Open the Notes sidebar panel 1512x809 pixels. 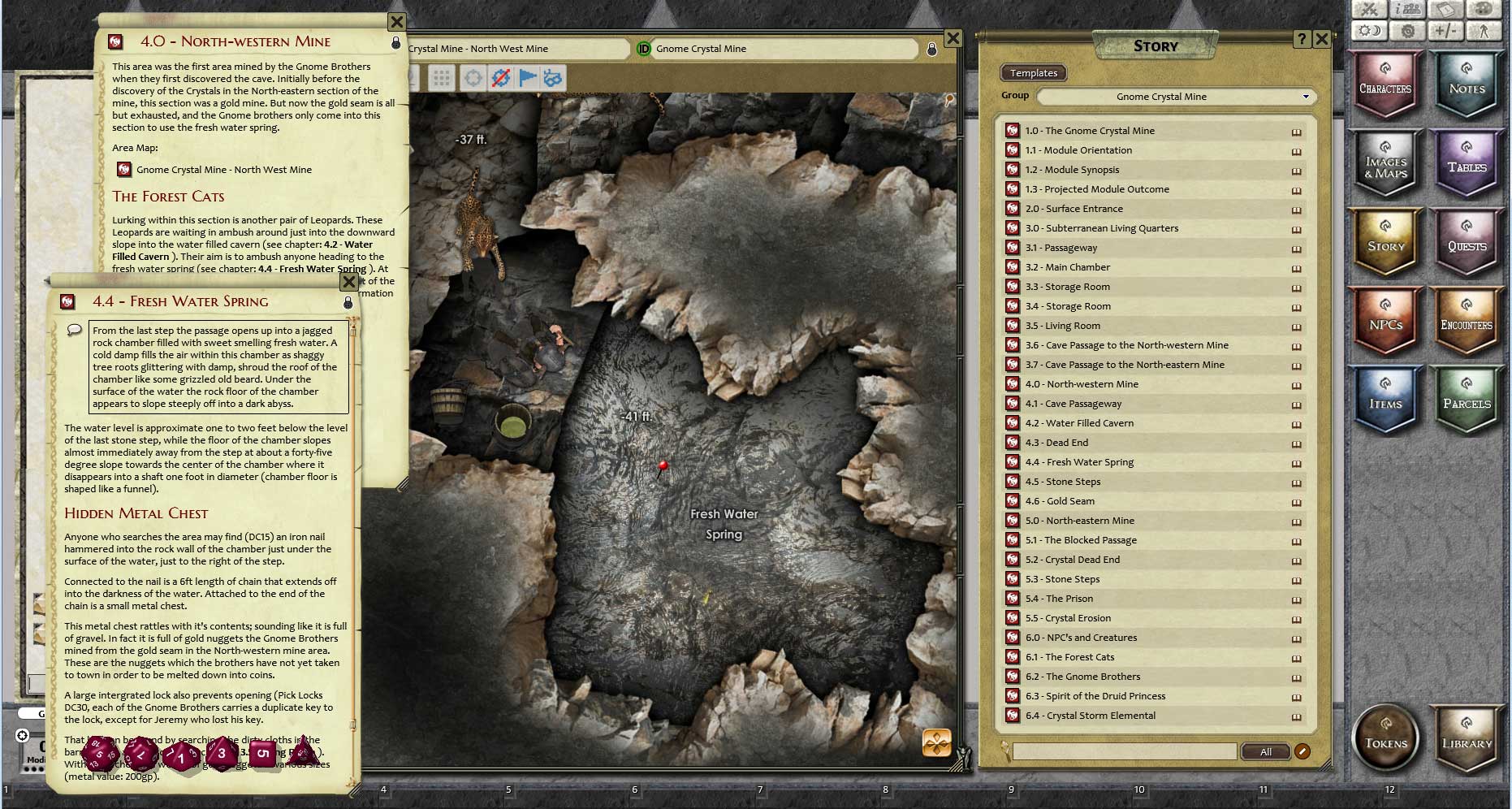pyautogui.click(x=1467, y=85)
